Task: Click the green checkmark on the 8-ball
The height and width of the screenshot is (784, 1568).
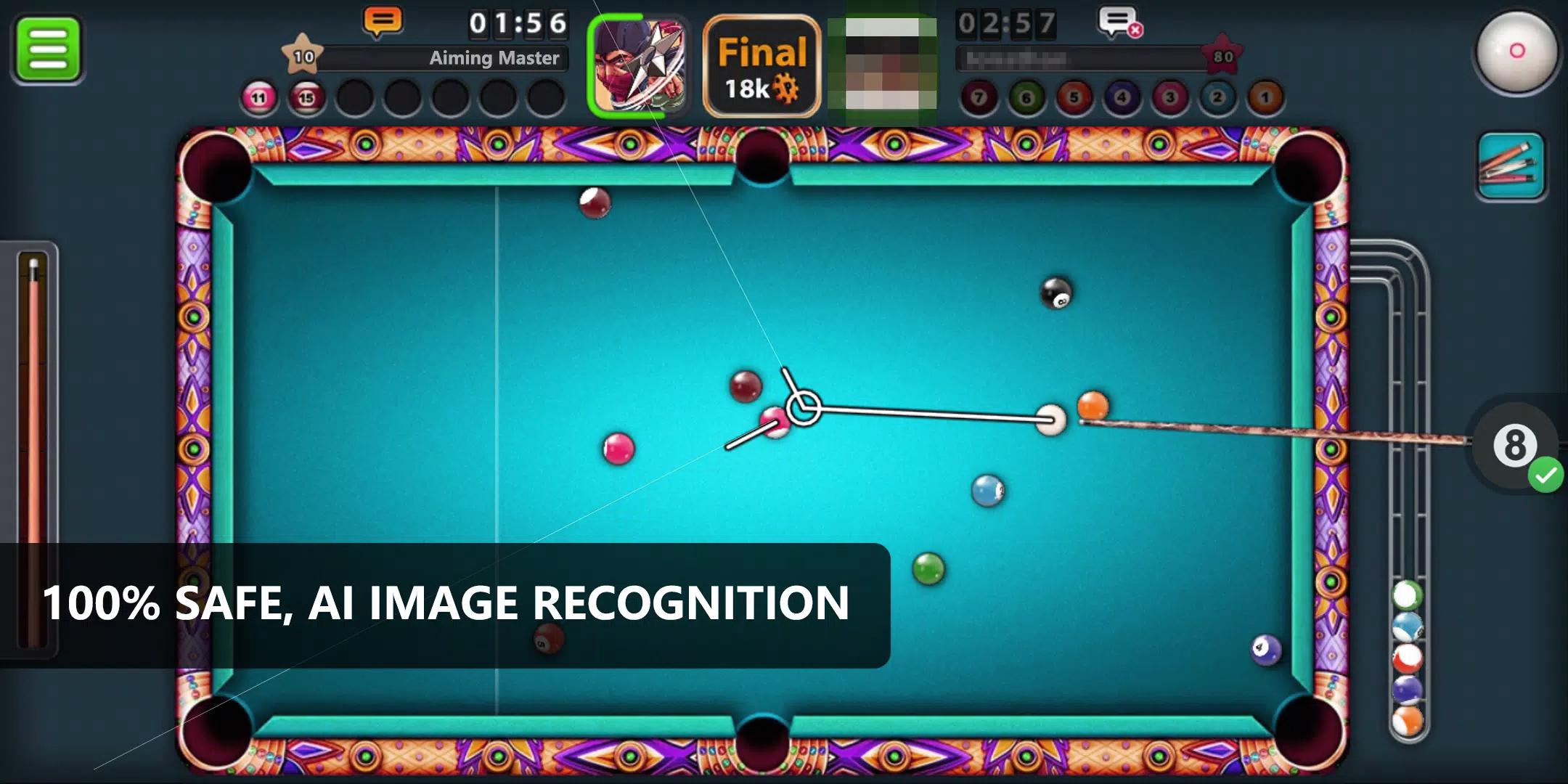Action: [1548, 473]
